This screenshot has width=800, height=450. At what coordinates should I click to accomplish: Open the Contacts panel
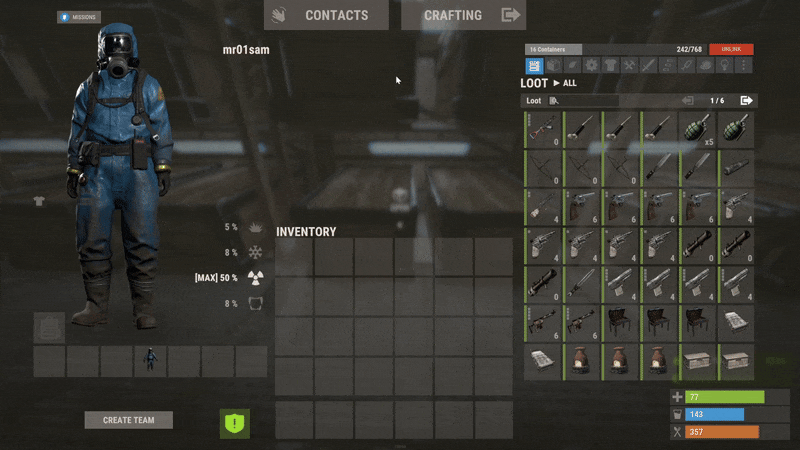pos(326,15)
